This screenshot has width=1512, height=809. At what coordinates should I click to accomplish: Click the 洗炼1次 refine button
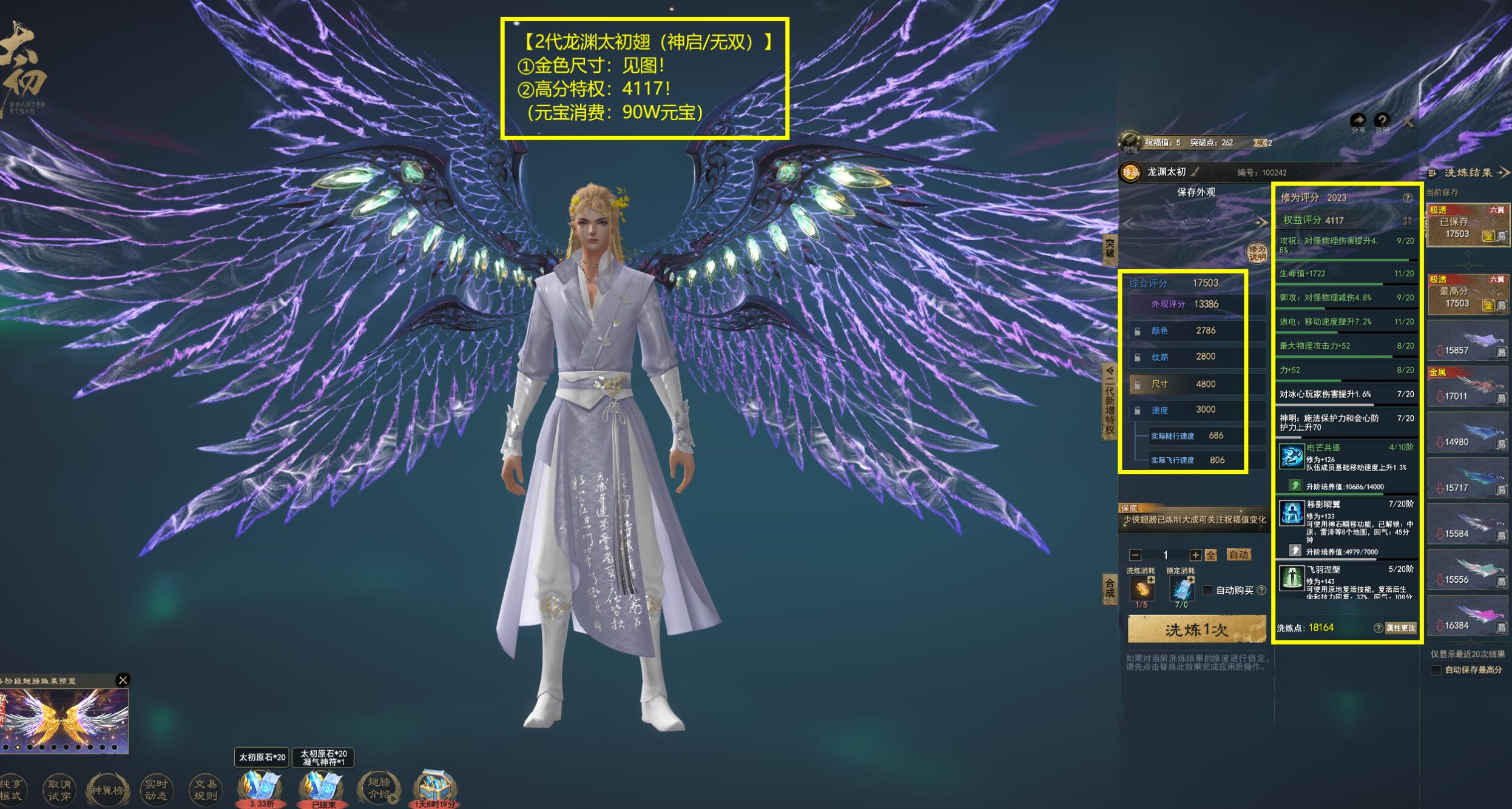click(x=1196, y=630)
